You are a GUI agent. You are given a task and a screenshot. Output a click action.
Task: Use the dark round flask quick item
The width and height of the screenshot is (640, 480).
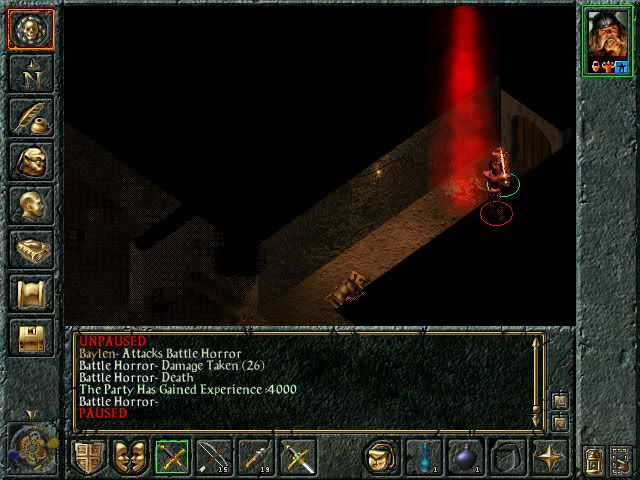tap(465, 457)
